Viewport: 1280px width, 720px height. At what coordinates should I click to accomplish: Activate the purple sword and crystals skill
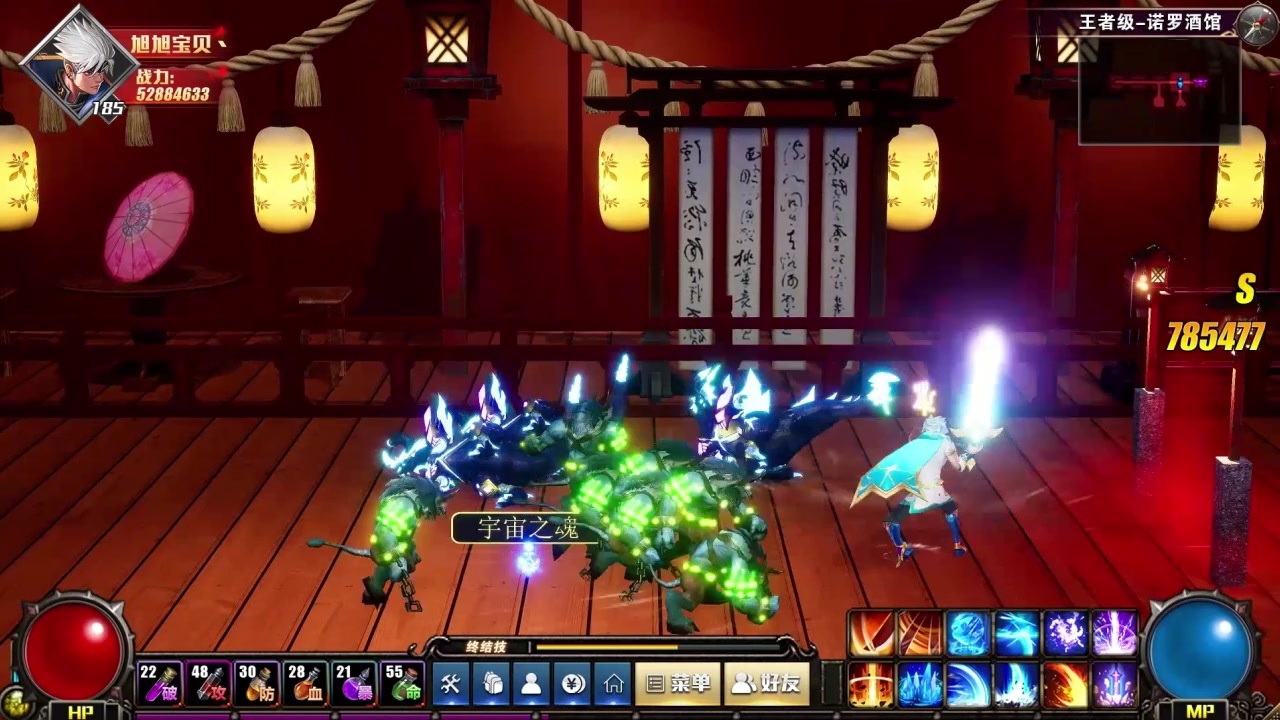coord(1114,685)
